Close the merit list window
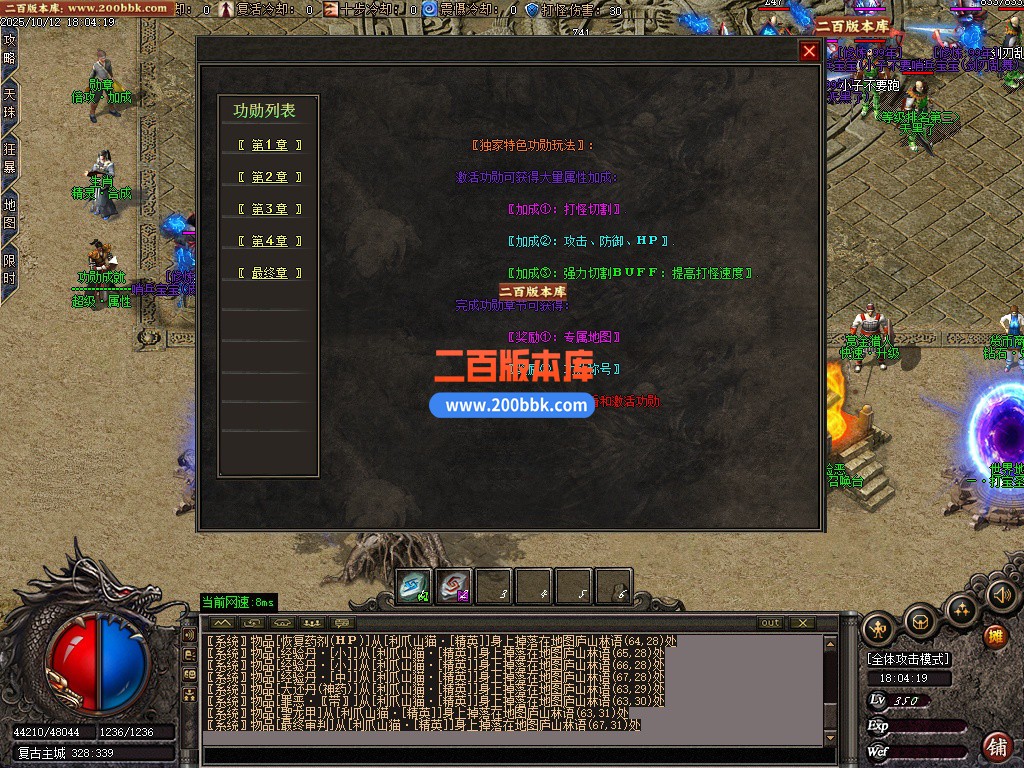The height and width of the screenshot is (768, 1024). 809,52
